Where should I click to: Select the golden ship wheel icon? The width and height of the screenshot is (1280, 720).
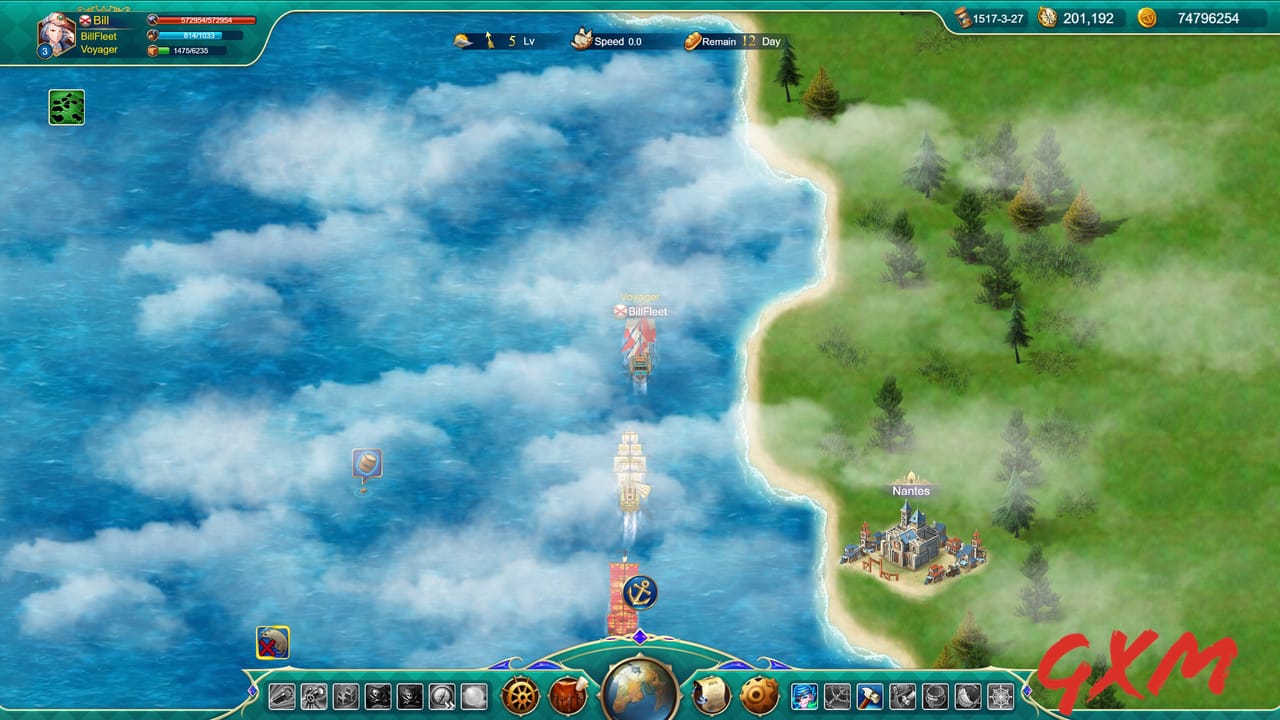tap(521, 695)
